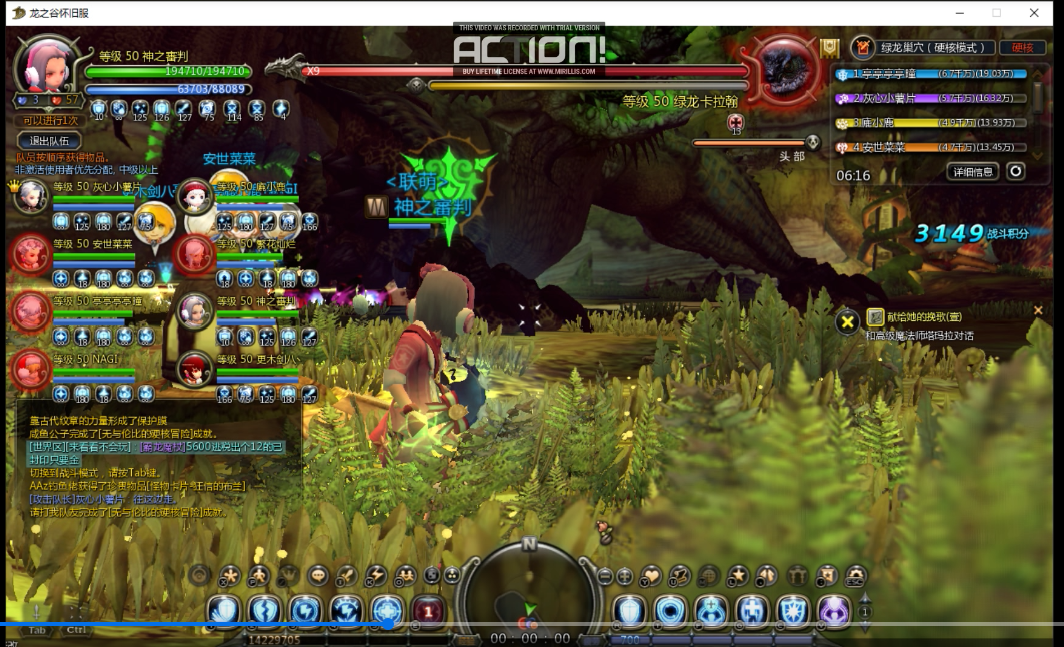The image size is (1064, 647).
Task: Select party leader 灰心小薯片's portrait
Action: tap(31, 195)
